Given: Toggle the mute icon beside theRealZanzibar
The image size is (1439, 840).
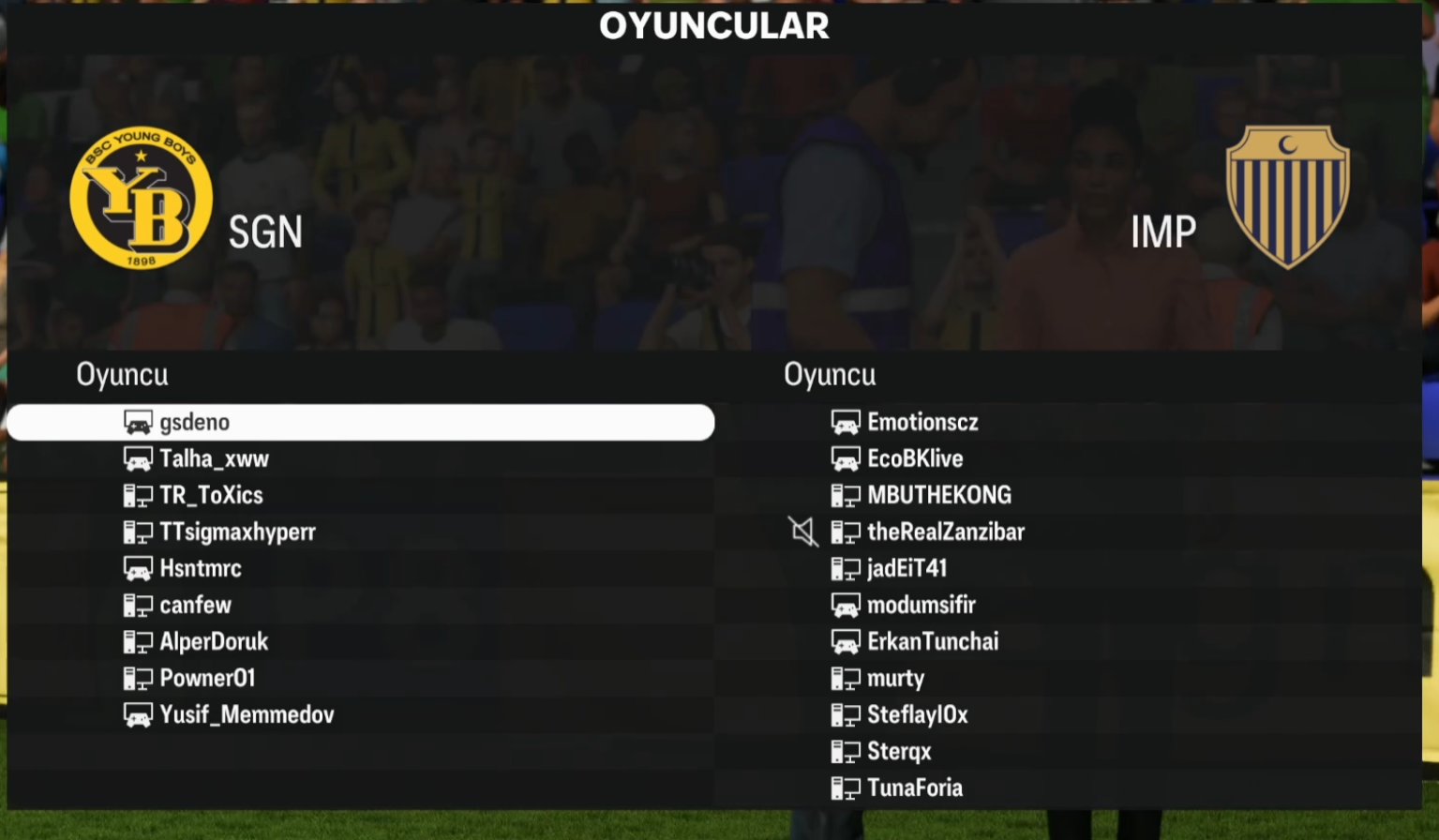Looking at the screenshot, I should coord(803,532).
